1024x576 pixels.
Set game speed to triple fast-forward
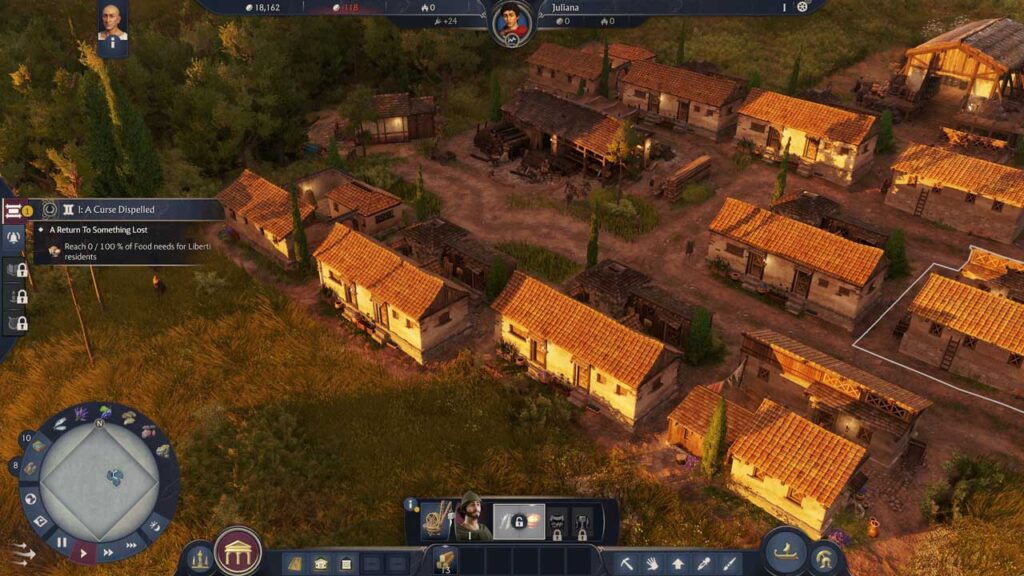click(x=131, y=545)
